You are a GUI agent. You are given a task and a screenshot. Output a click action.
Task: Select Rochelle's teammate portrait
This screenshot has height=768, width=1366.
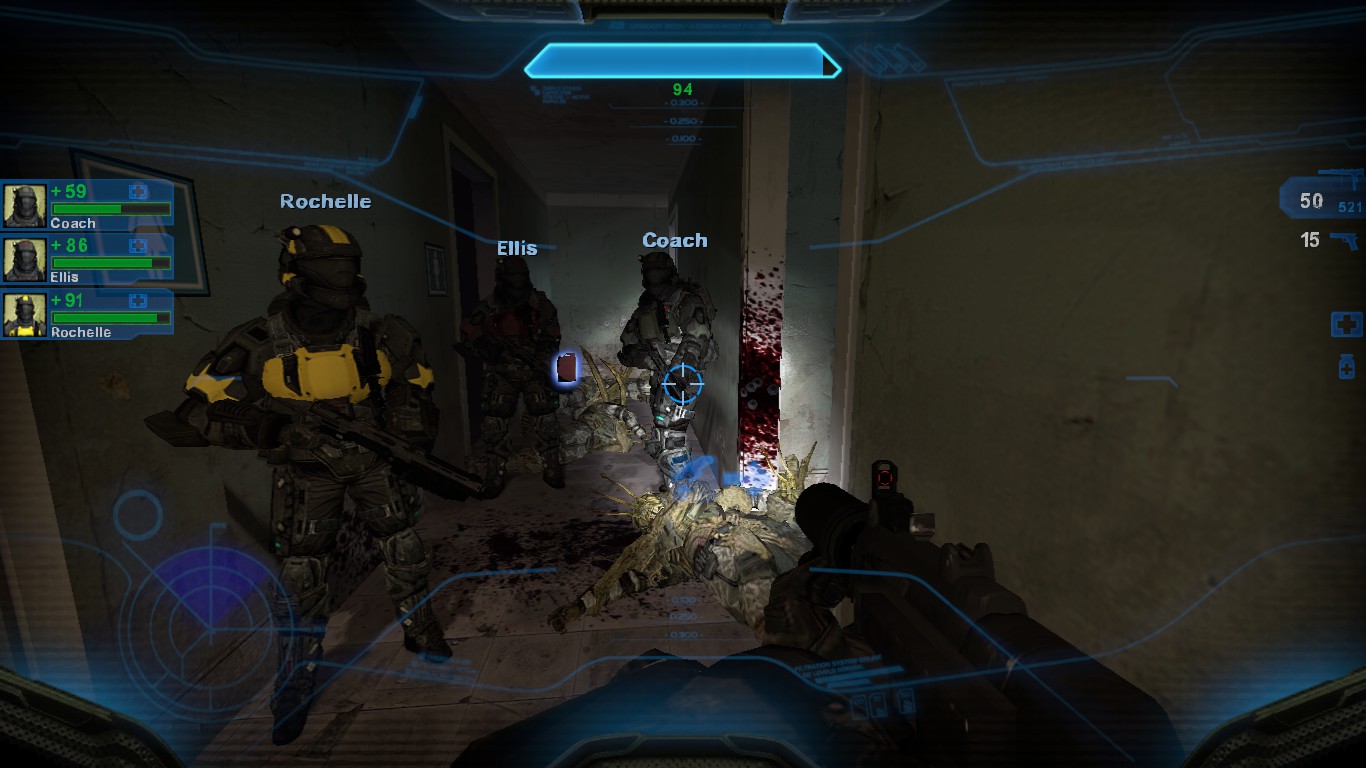tap(24, 314)
